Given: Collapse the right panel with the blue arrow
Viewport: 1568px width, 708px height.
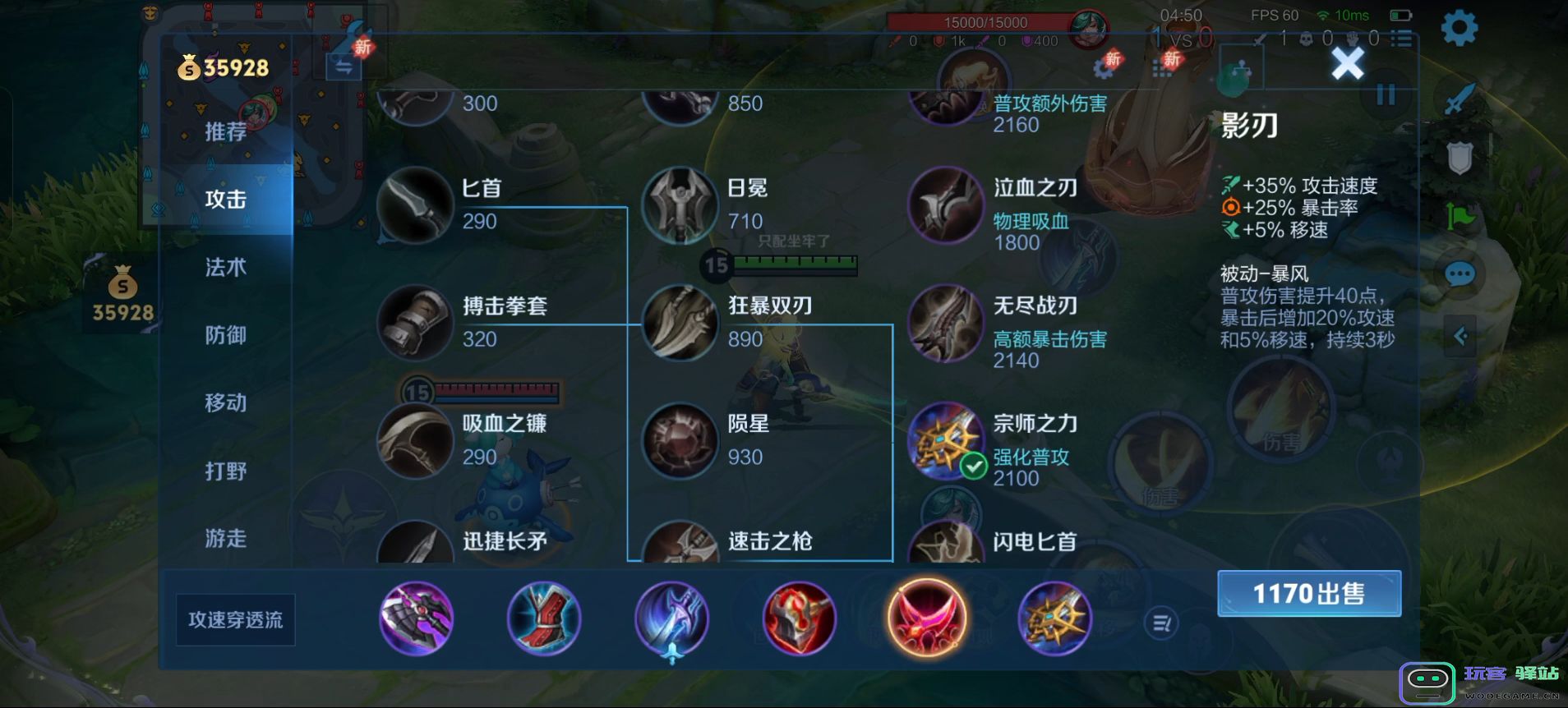Looking at the screenshot, I should [x=1462, y=336].
